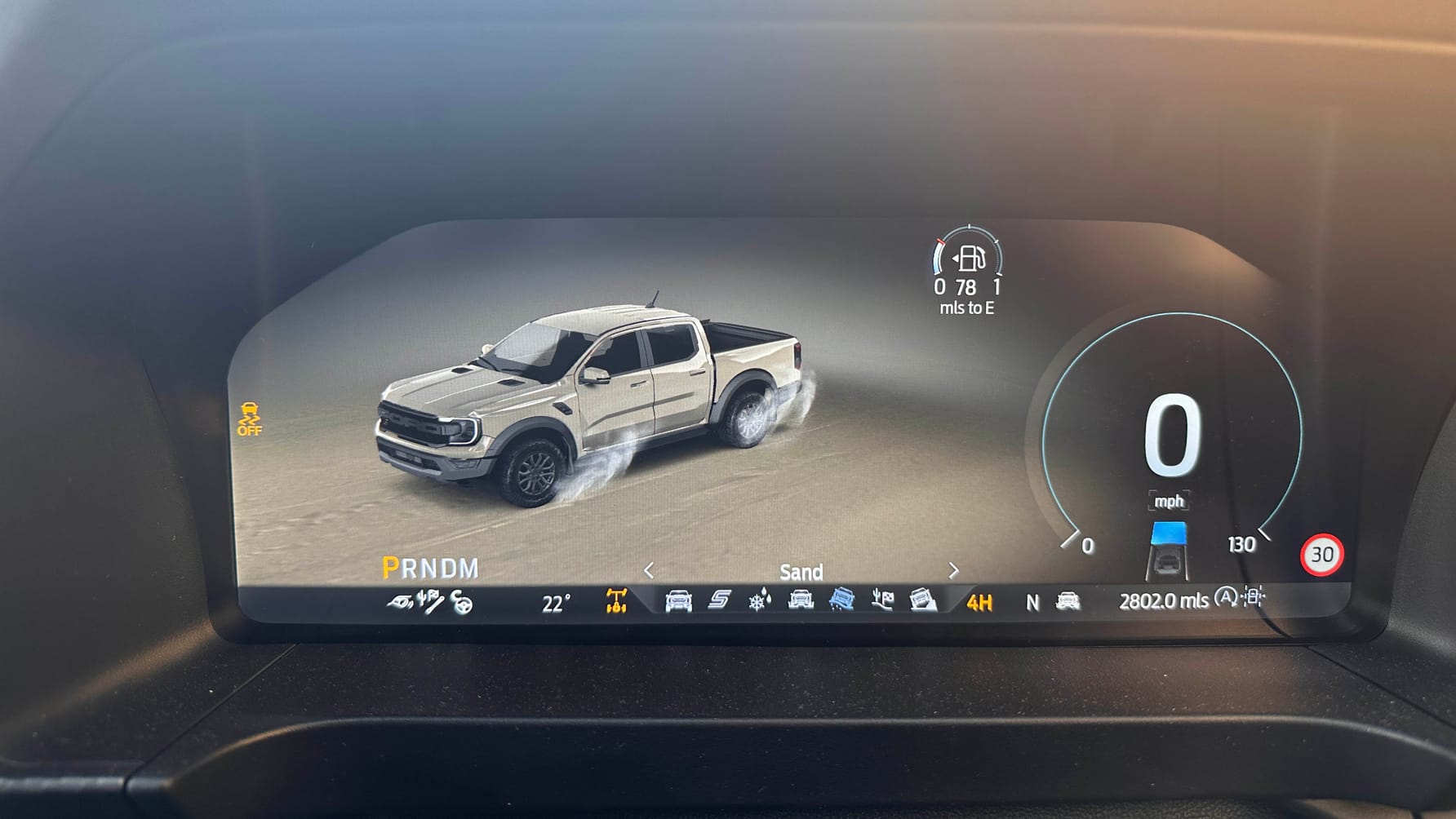Select the truck icon left of Sand mode
The width and height of the screenshot is (1456, 819).
(x=801, y=601)
